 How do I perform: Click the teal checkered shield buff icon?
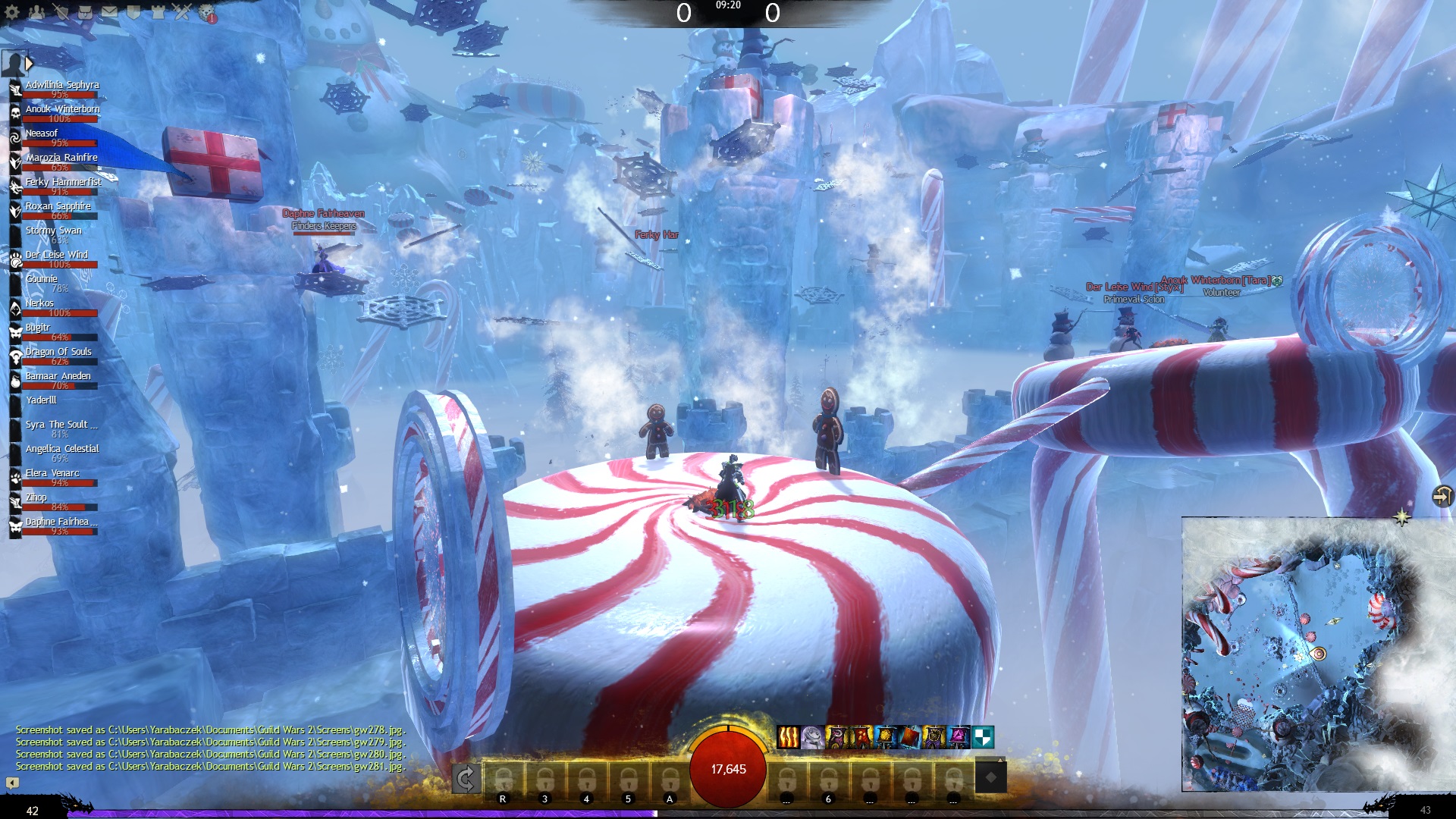point(983,737)
